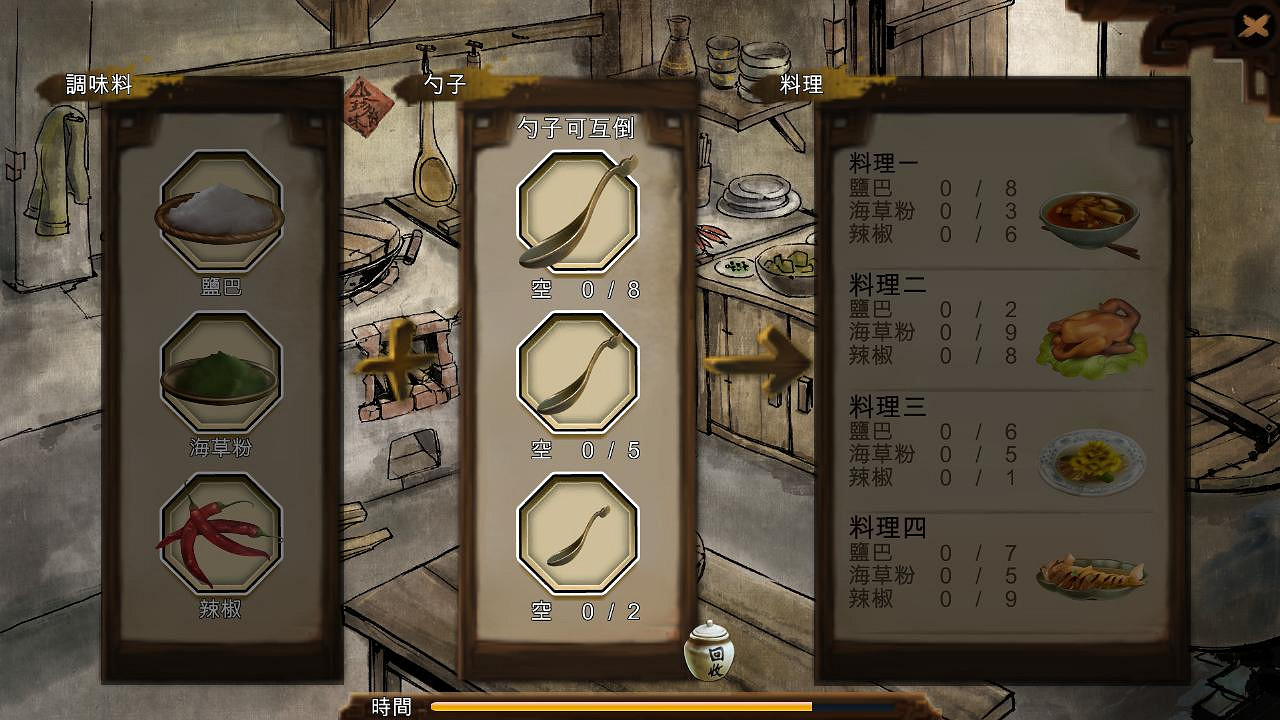
Task: Select the top spoon with capacity 8
Action: (577, 210)
